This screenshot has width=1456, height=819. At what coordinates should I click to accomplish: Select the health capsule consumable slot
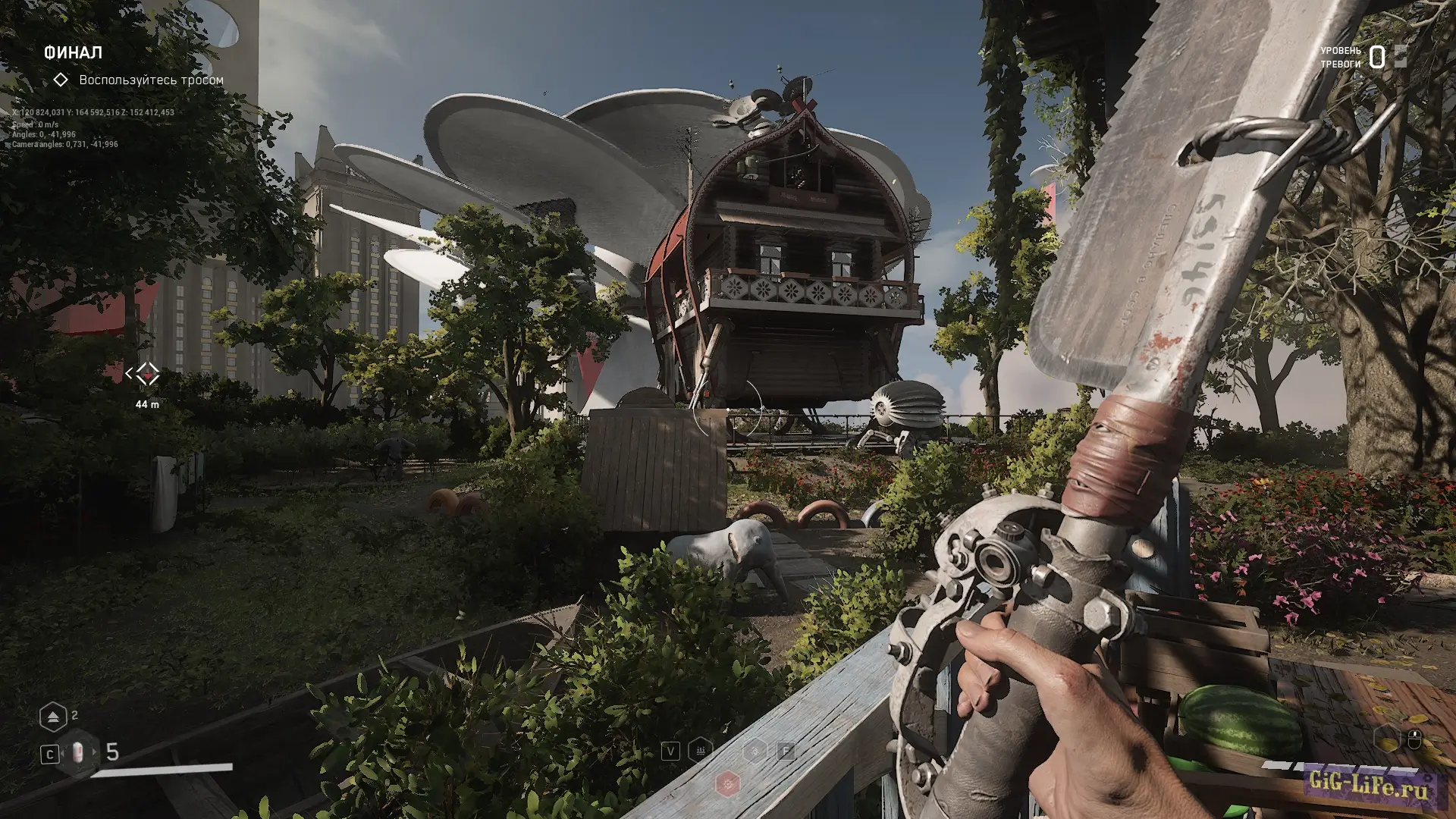pyautogui.click(x=79, y=752)
